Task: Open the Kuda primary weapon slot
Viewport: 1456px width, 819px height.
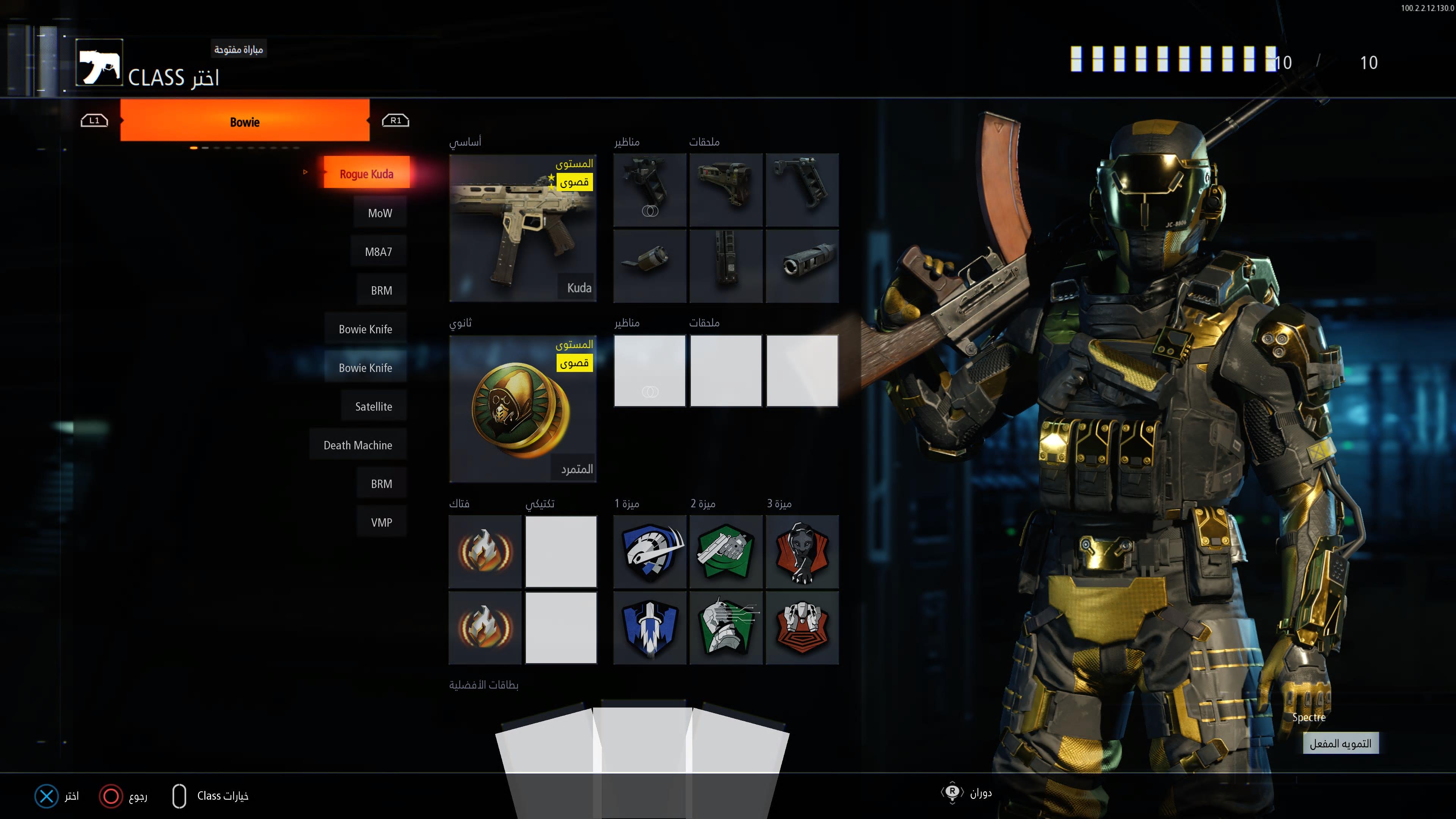Action: 523,228
